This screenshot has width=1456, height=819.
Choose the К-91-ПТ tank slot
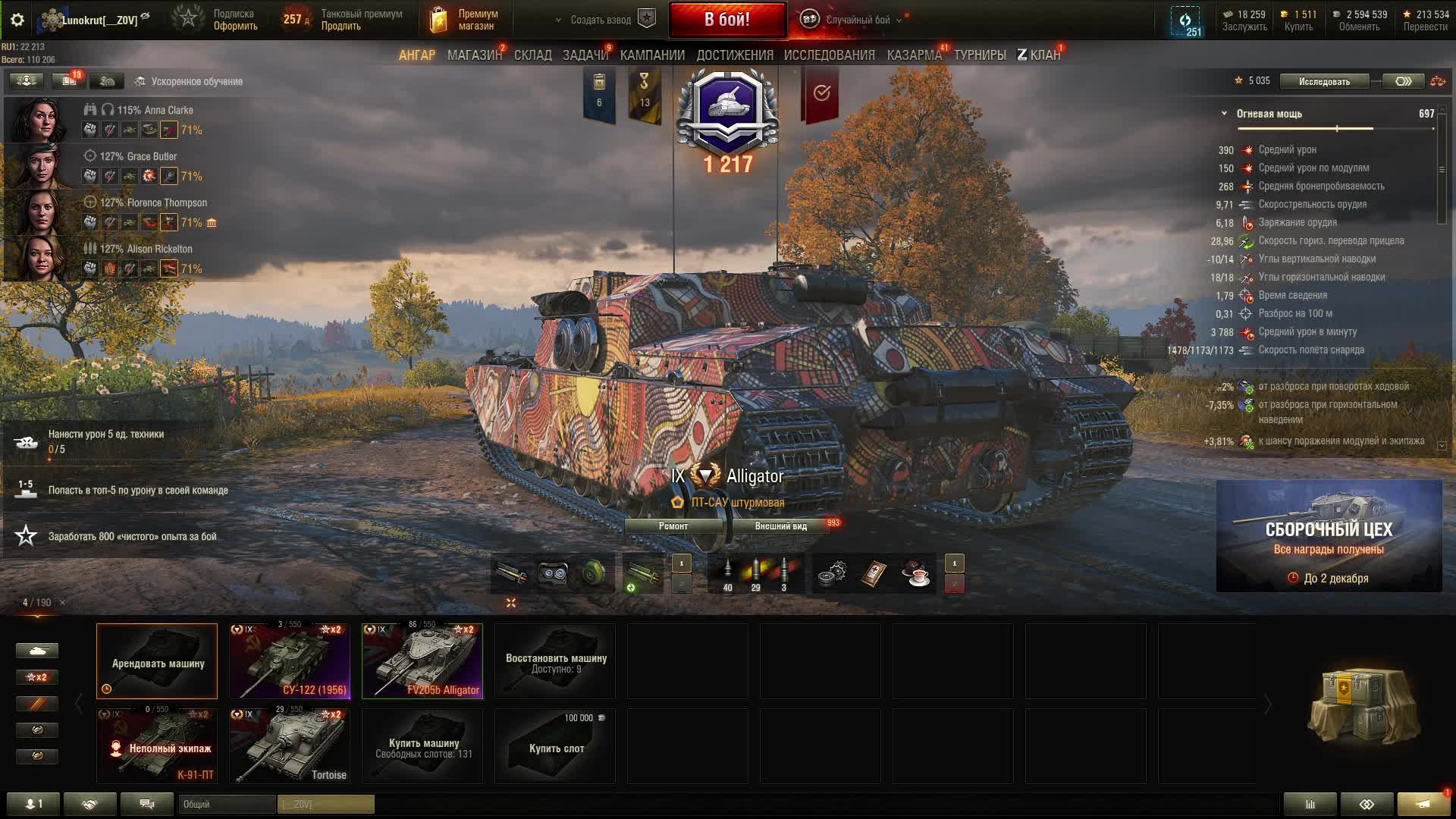tap(157, 746)
